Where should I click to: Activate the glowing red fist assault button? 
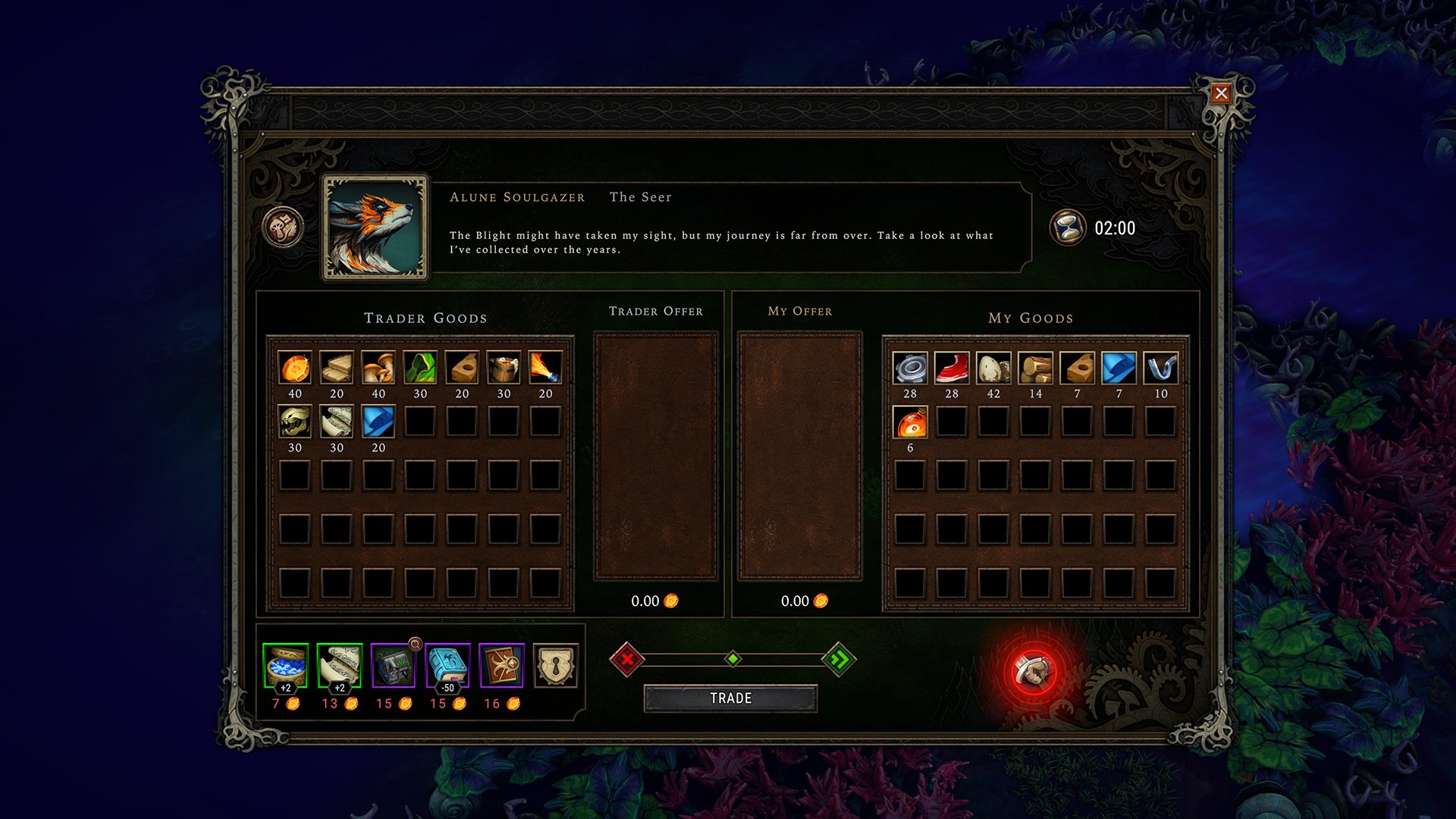[x=1034, y=670]
